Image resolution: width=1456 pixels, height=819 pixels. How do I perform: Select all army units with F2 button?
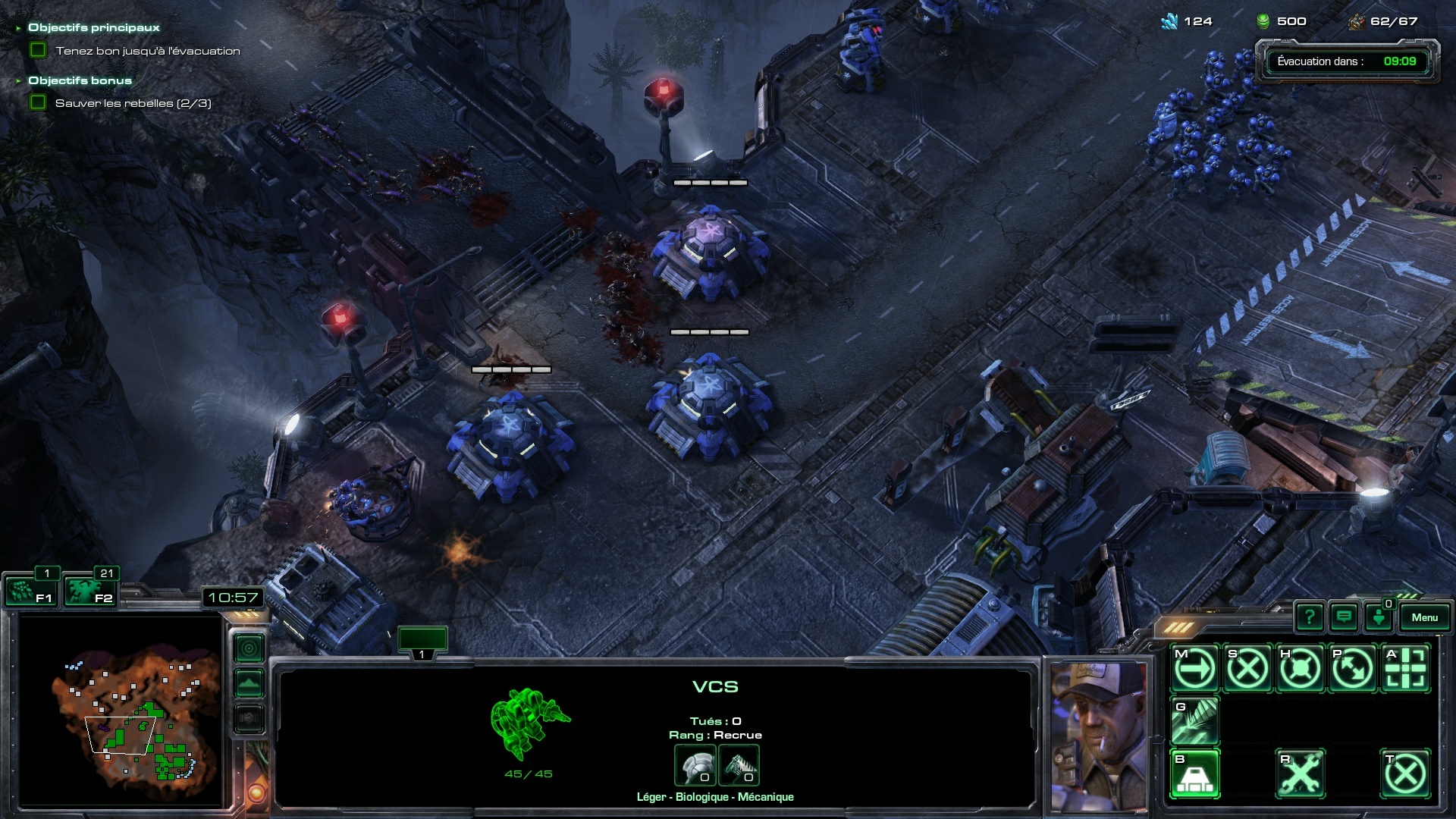coord(89,591)
